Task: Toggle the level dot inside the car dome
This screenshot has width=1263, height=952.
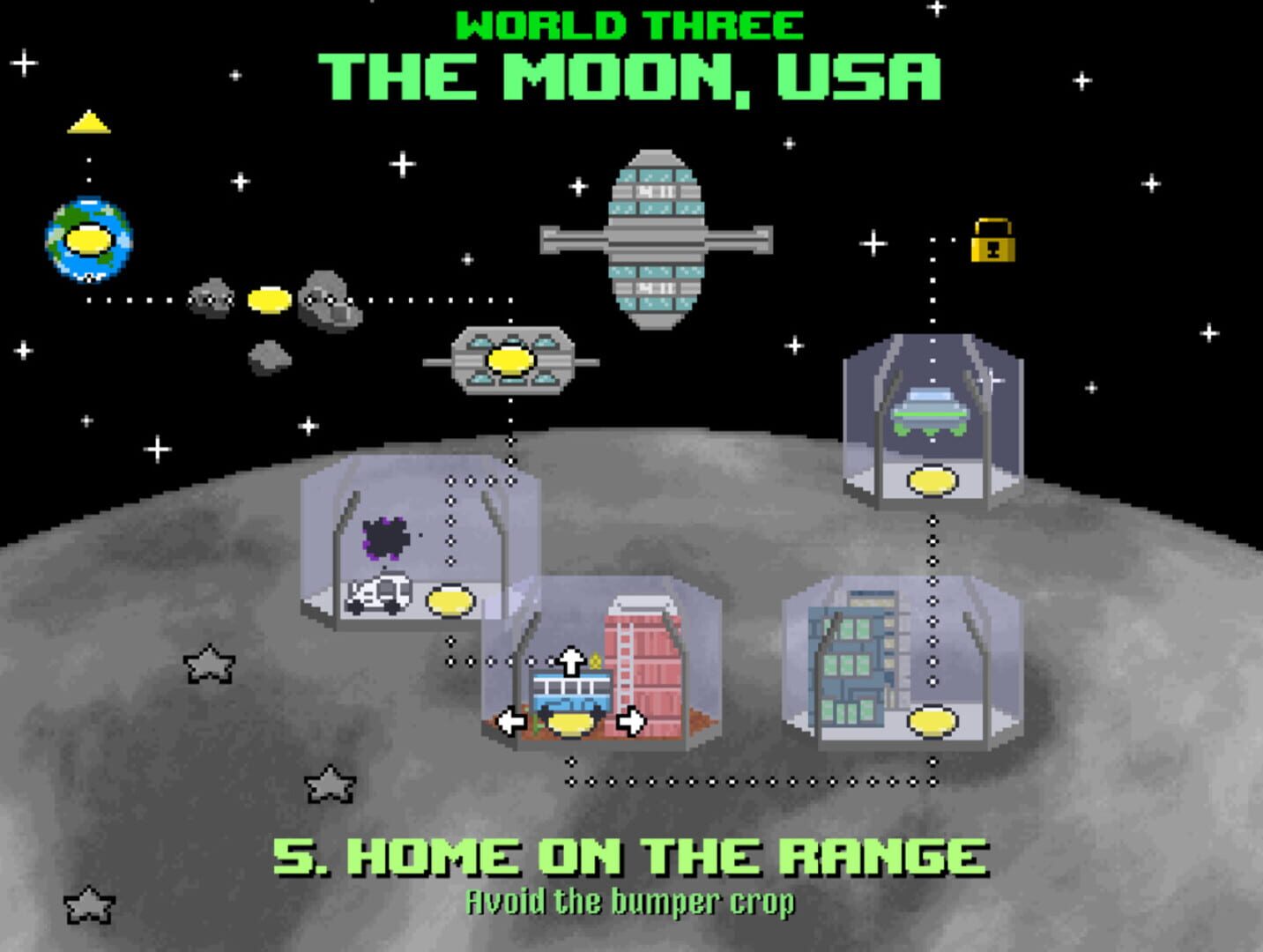Action: [x=450, y=602]
